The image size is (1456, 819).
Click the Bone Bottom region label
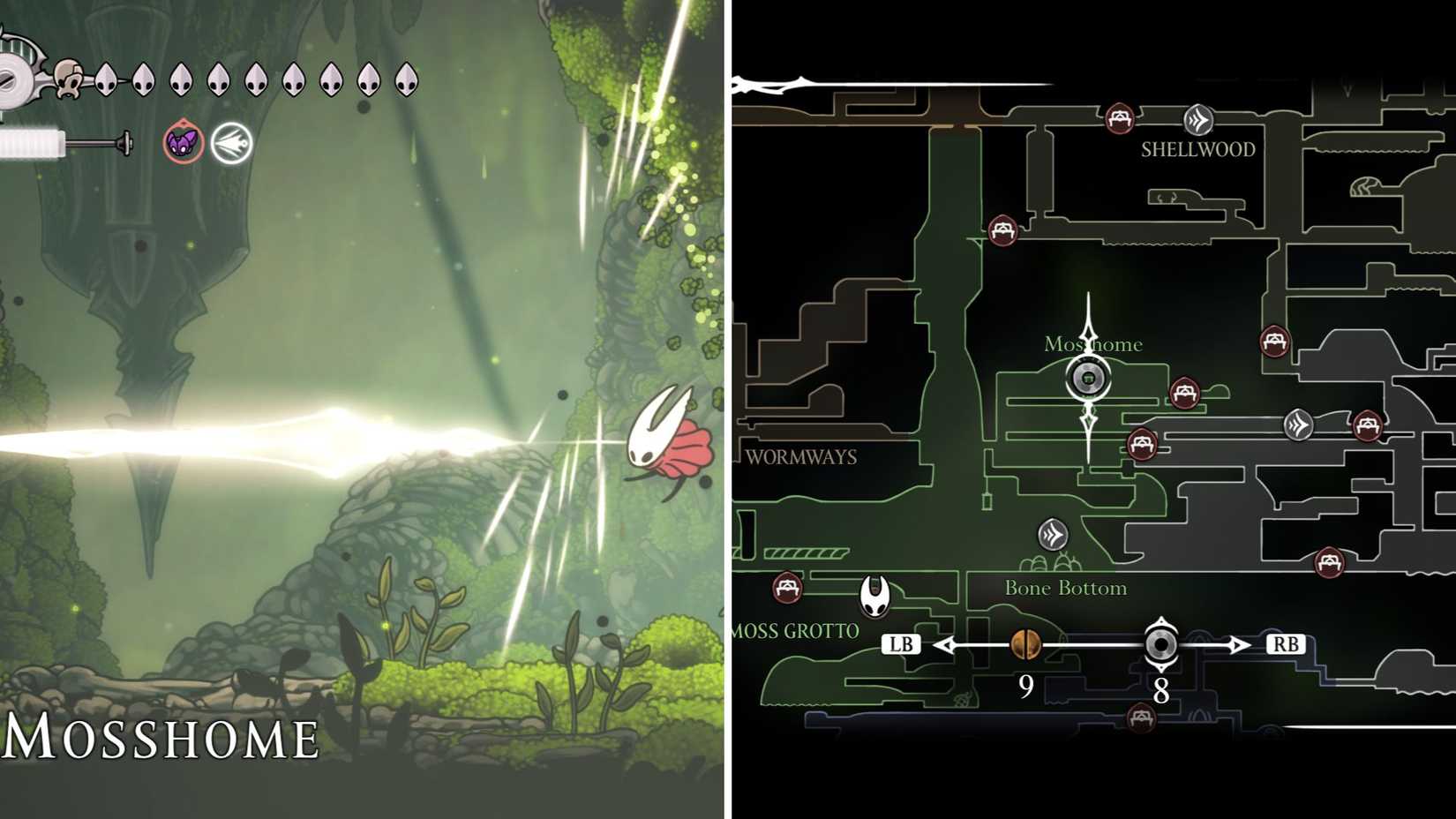click(1066, 588)
